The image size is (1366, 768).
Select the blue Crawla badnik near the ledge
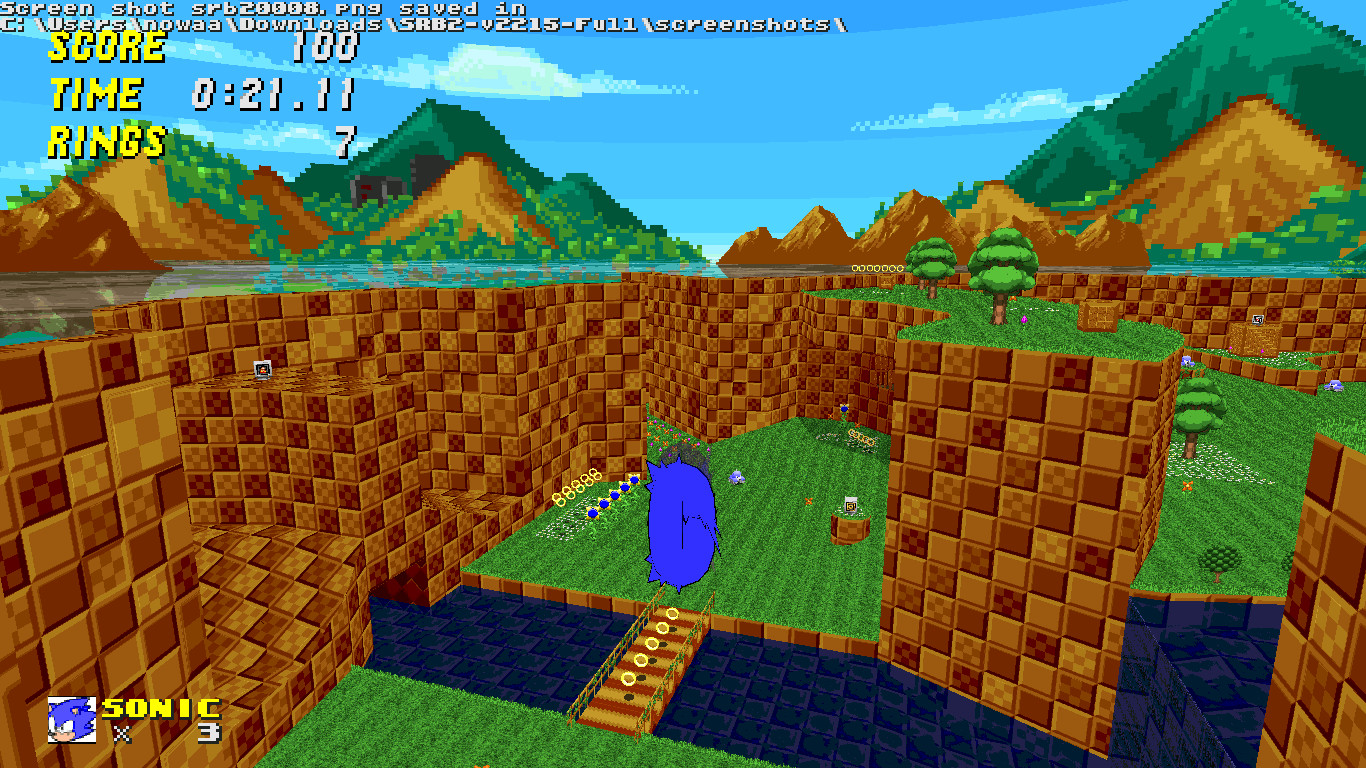point(736,477)
